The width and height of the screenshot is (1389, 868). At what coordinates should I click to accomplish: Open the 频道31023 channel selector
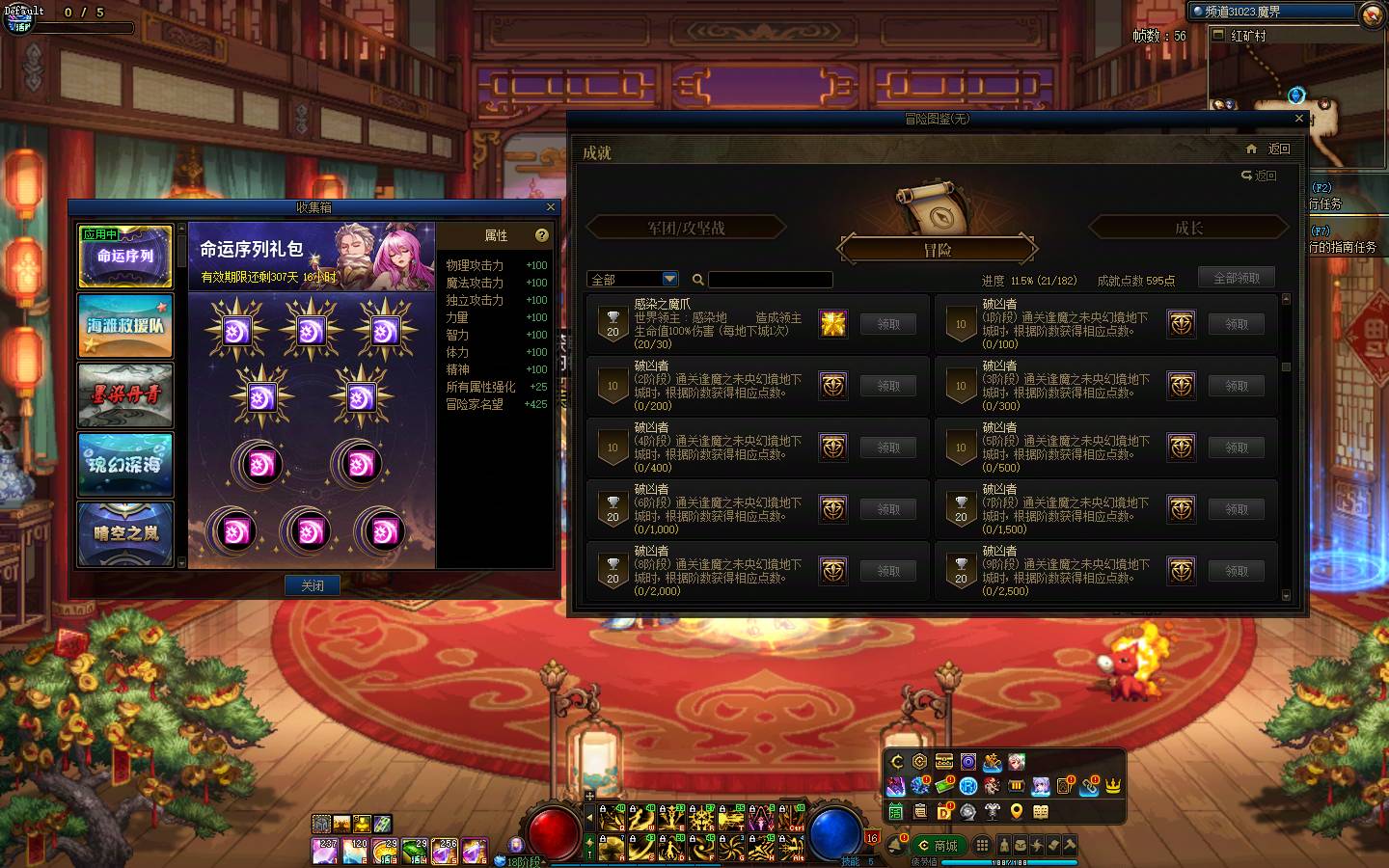tap(1272, 12)
